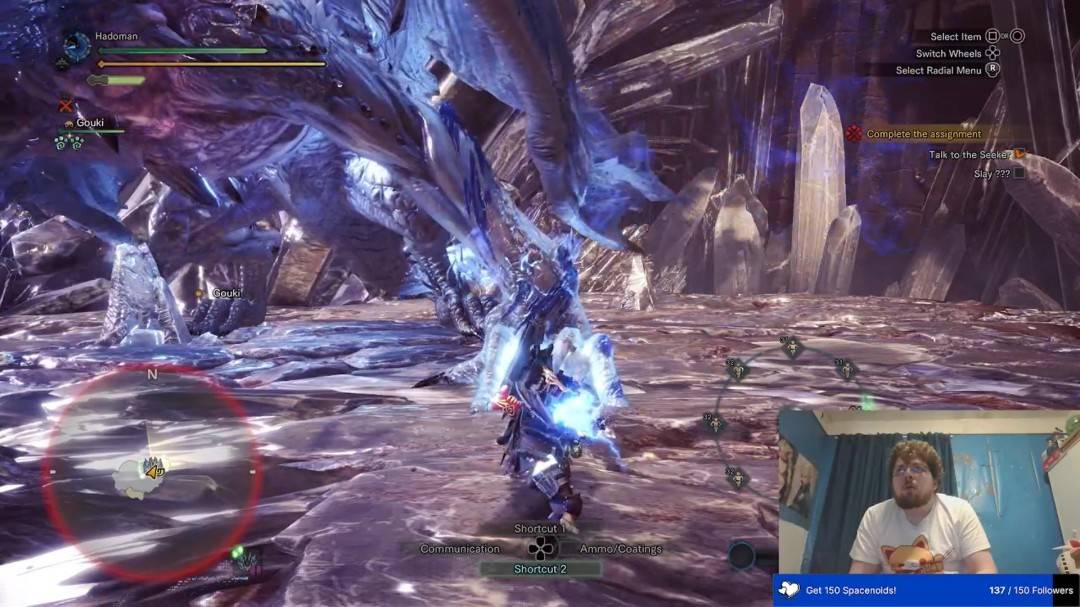Choose the highlighted Shortcut 2 entry
Image resolution: width=1080 pixels, height=607 pixels.
pos(540,569)
